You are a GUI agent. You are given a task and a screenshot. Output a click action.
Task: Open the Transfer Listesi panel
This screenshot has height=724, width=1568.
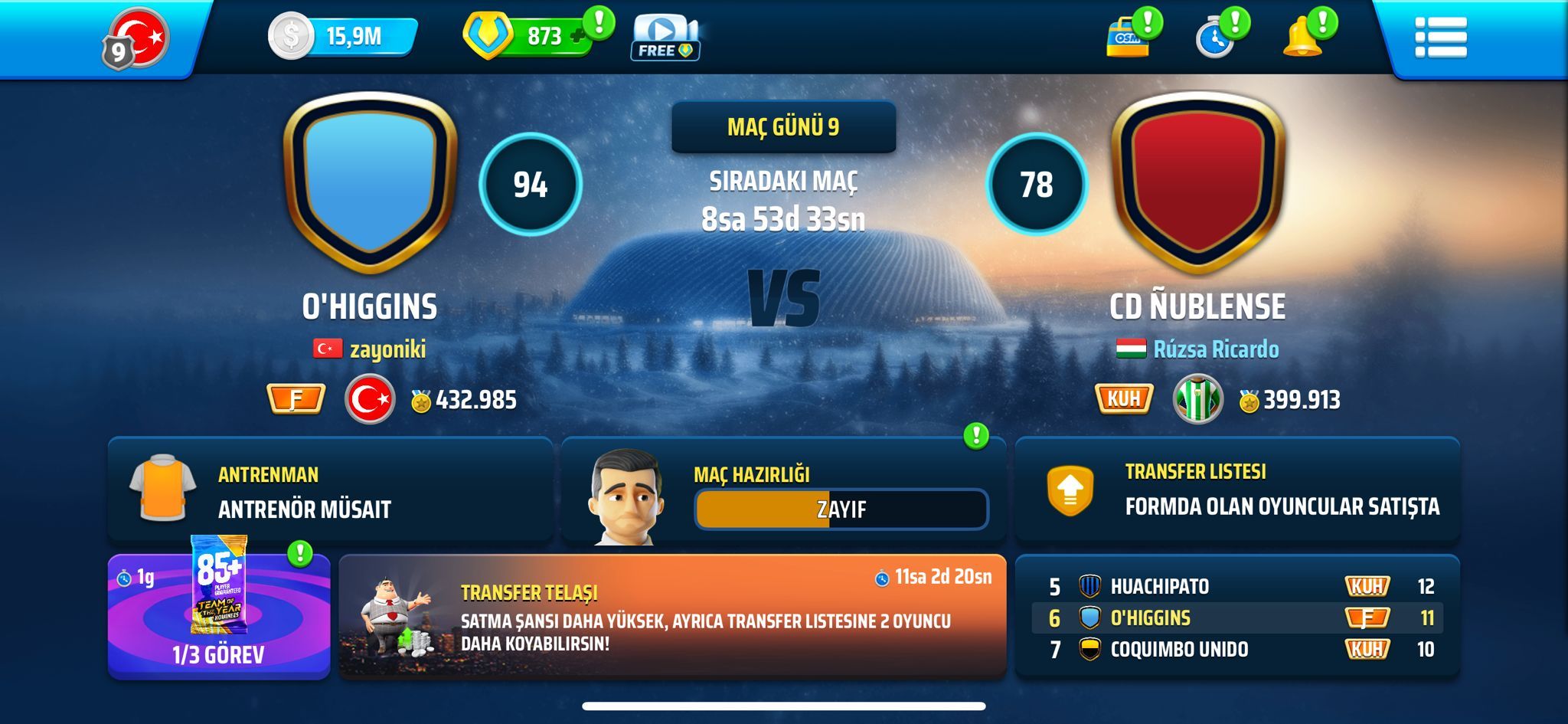(x=1236, y=490)
